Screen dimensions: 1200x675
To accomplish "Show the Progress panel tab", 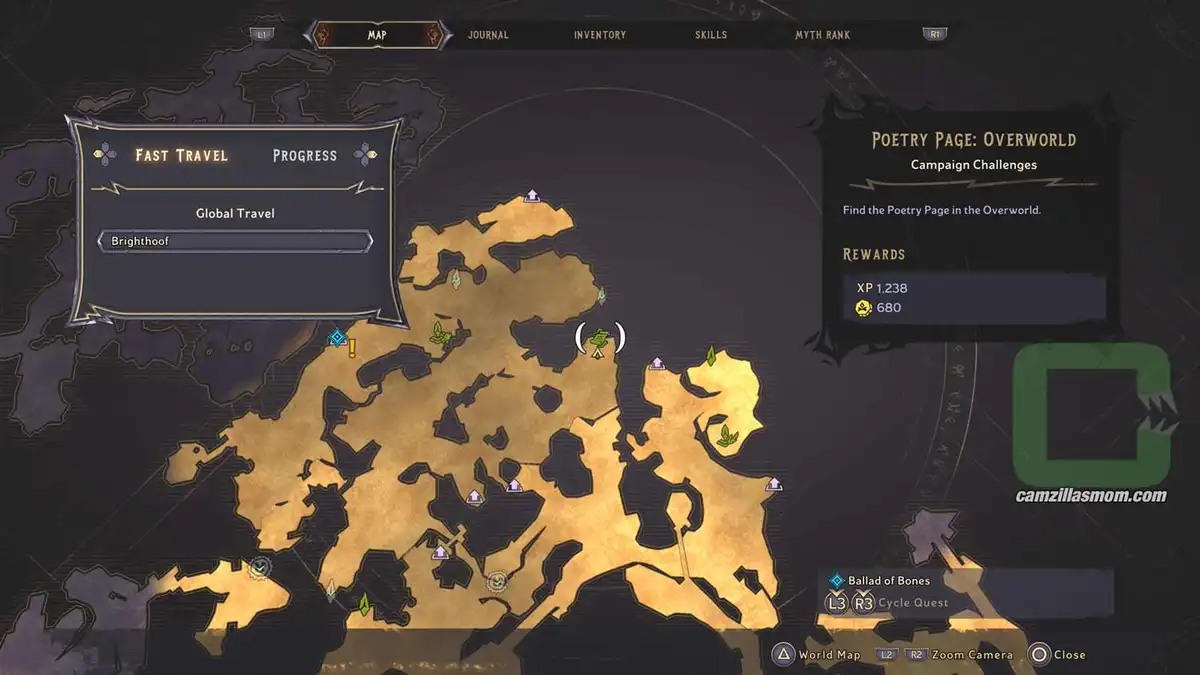I will [305, 155].
